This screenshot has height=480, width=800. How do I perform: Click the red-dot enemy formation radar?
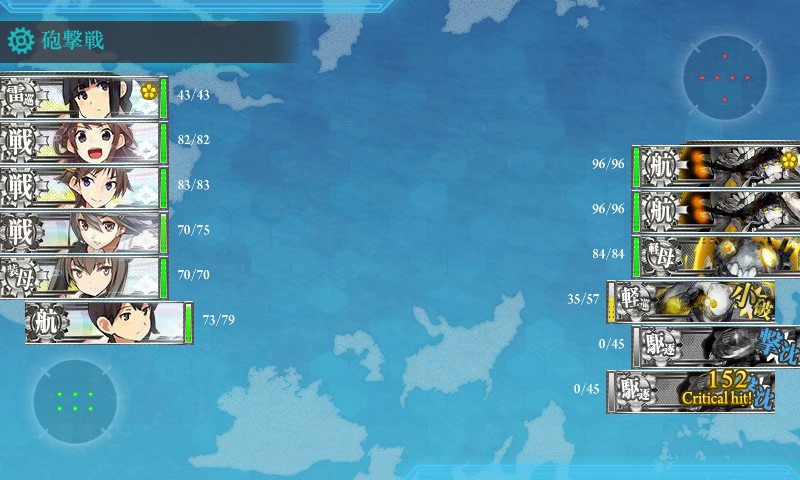(725, 78)
